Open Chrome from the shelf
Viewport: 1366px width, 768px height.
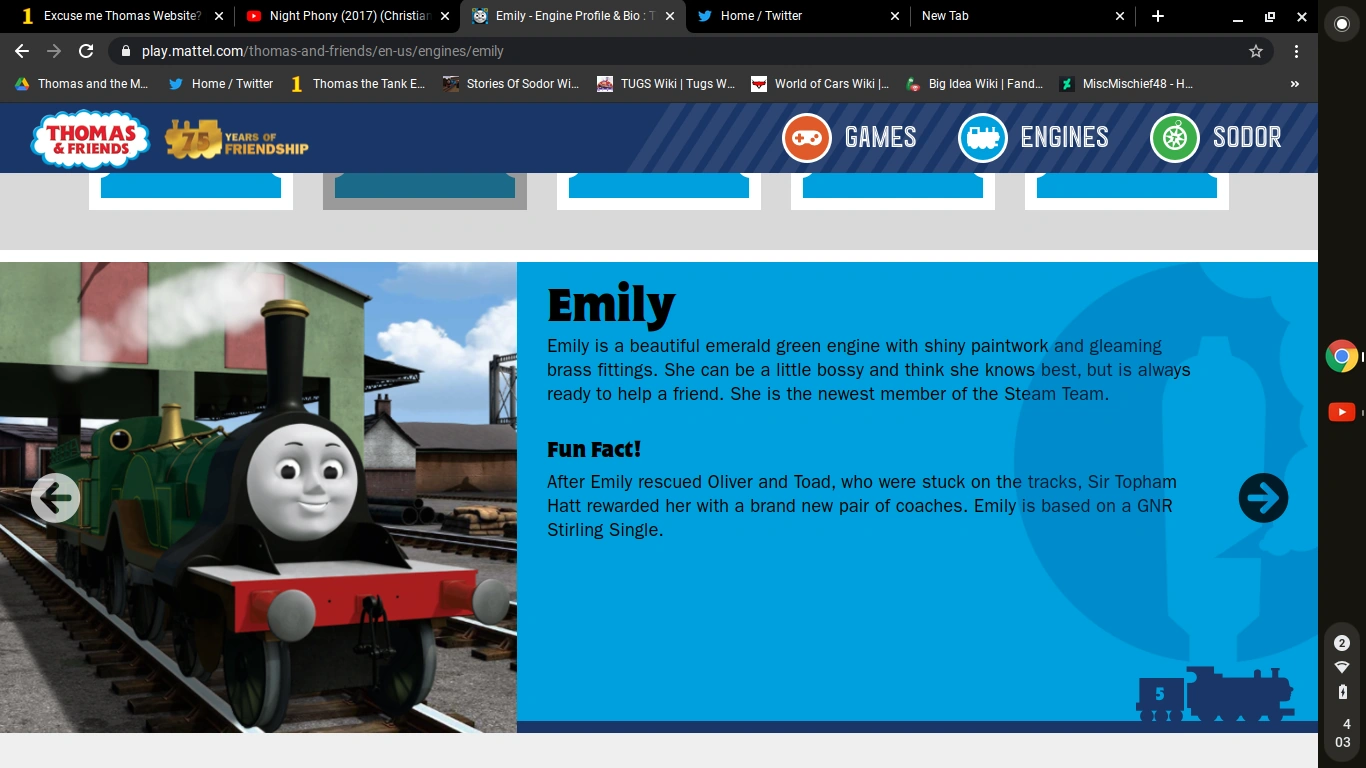point(1341,355)
